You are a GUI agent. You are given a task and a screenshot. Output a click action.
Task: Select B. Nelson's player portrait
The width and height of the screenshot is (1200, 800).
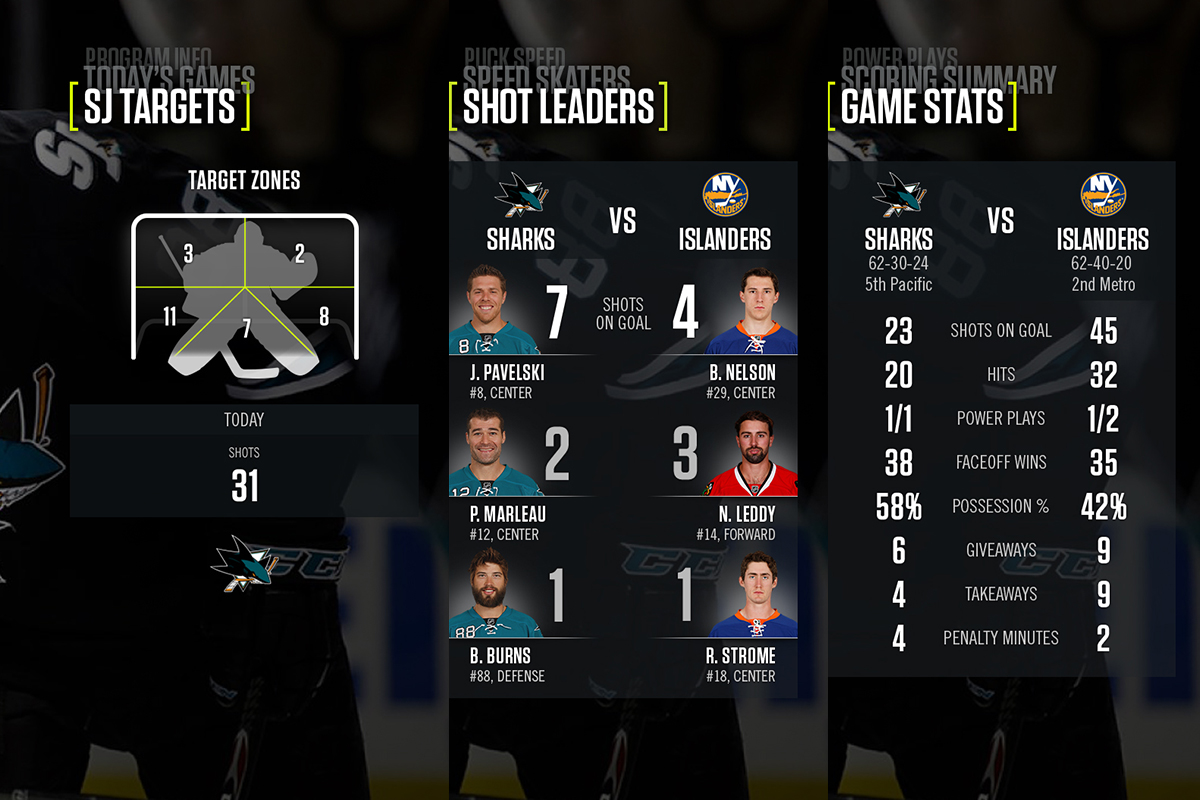click(752, 310)
